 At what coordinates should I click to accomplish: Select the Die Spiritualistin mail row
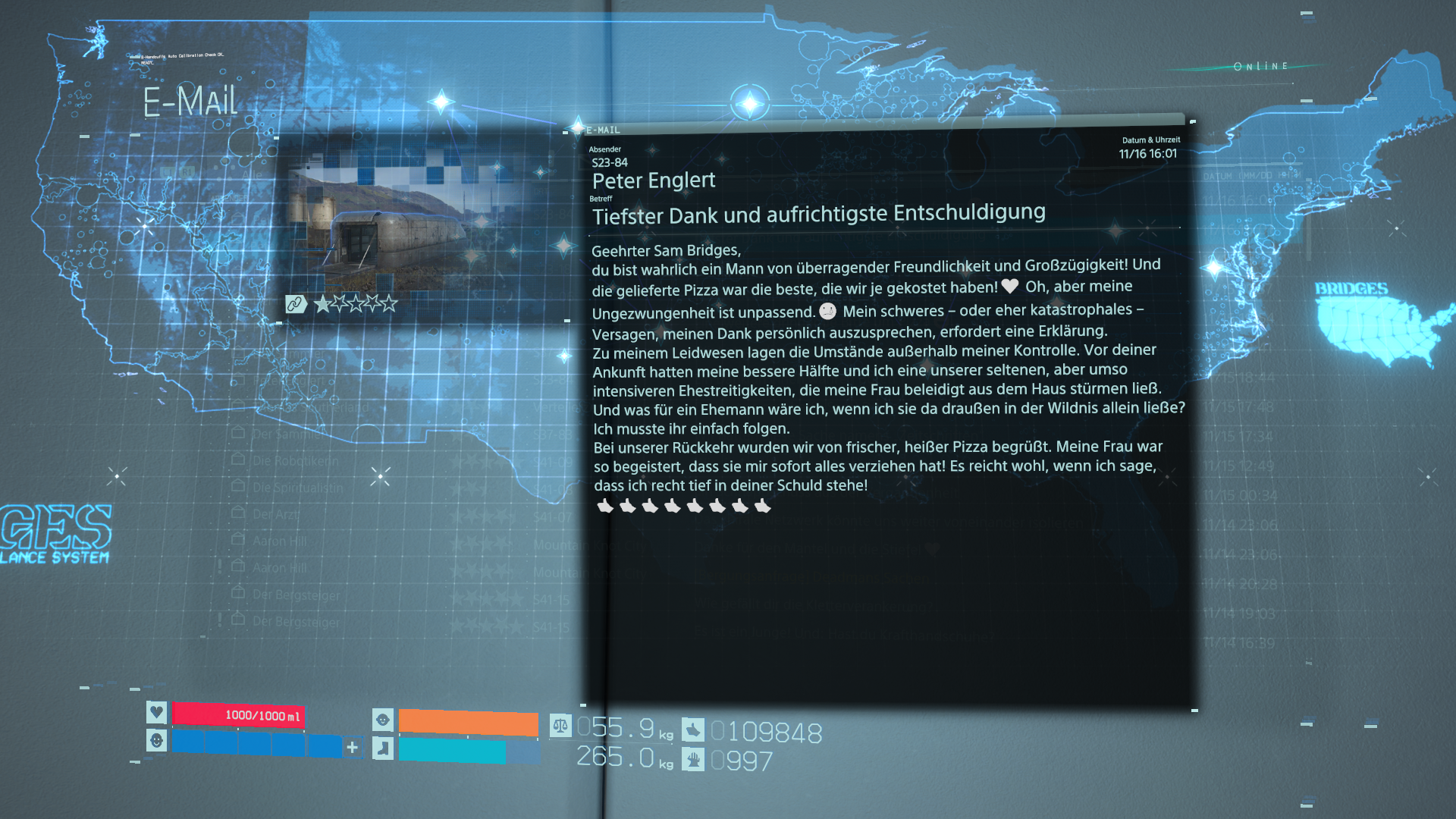(x=298, y=488)
